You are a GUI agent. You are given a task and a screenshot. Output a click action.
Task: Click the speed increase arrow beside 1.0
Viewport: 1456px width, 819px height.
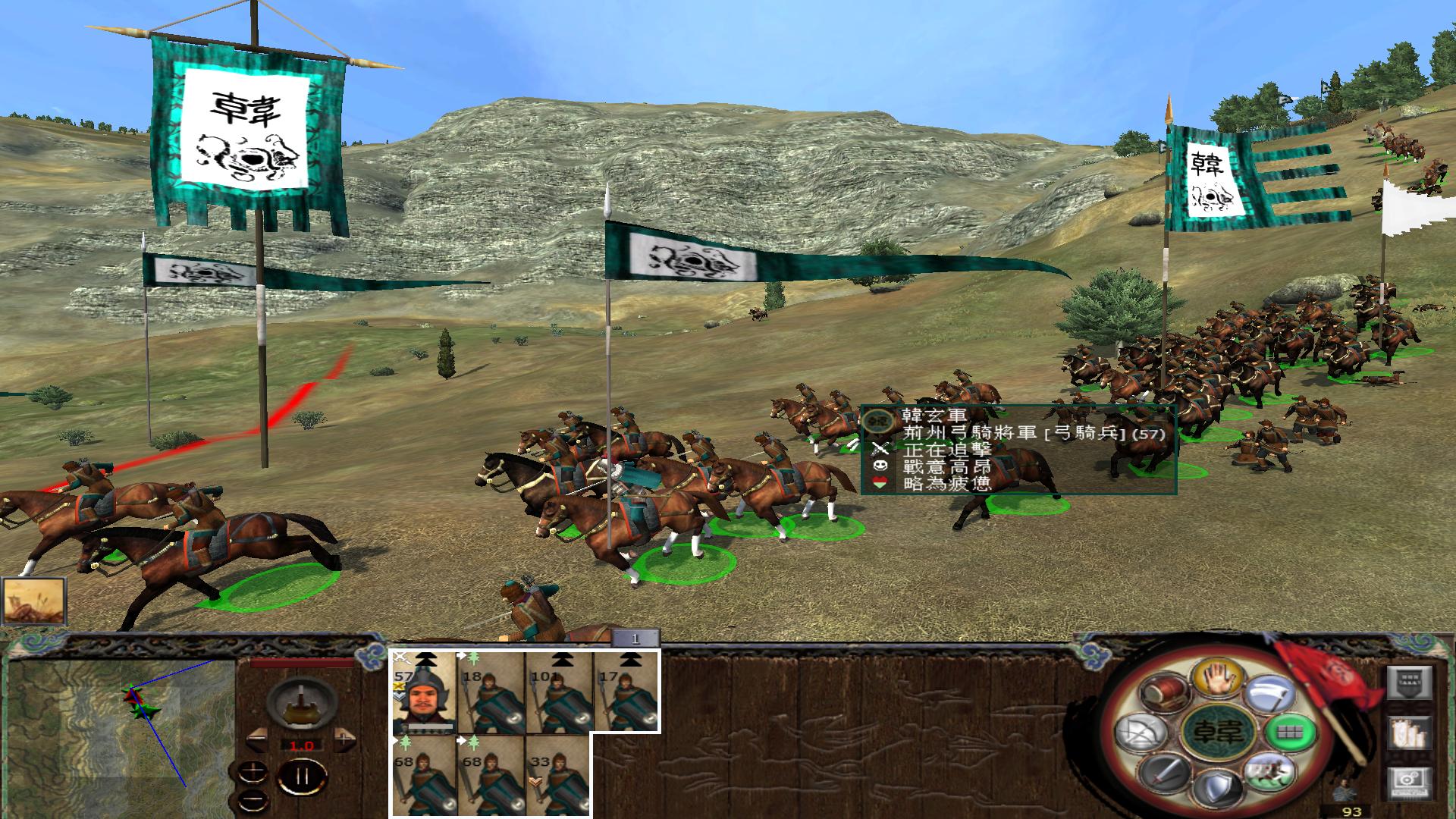344,742
